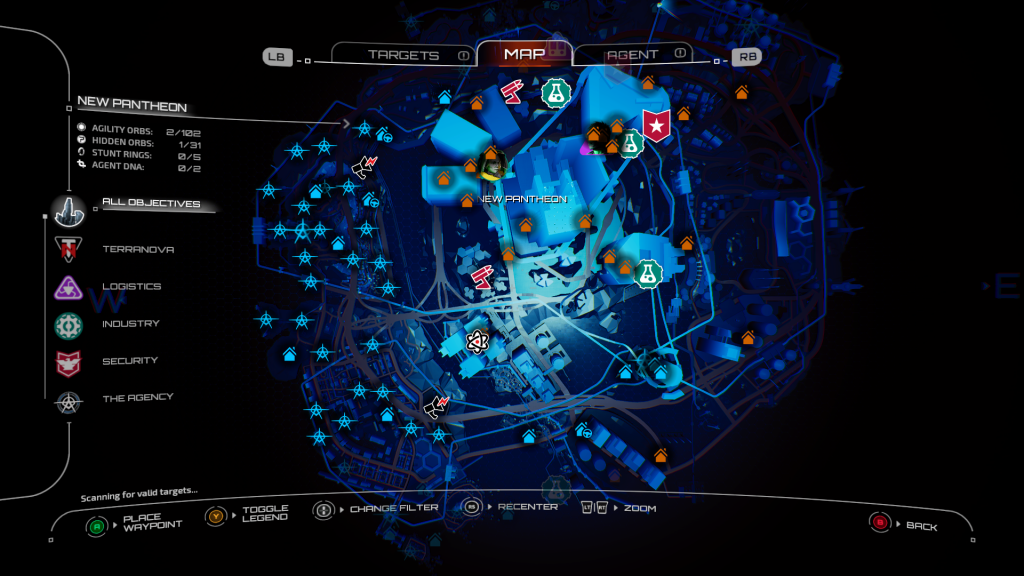Select the white atom map marker
This screenshot has width=1024, height=576.
(477, 343)
